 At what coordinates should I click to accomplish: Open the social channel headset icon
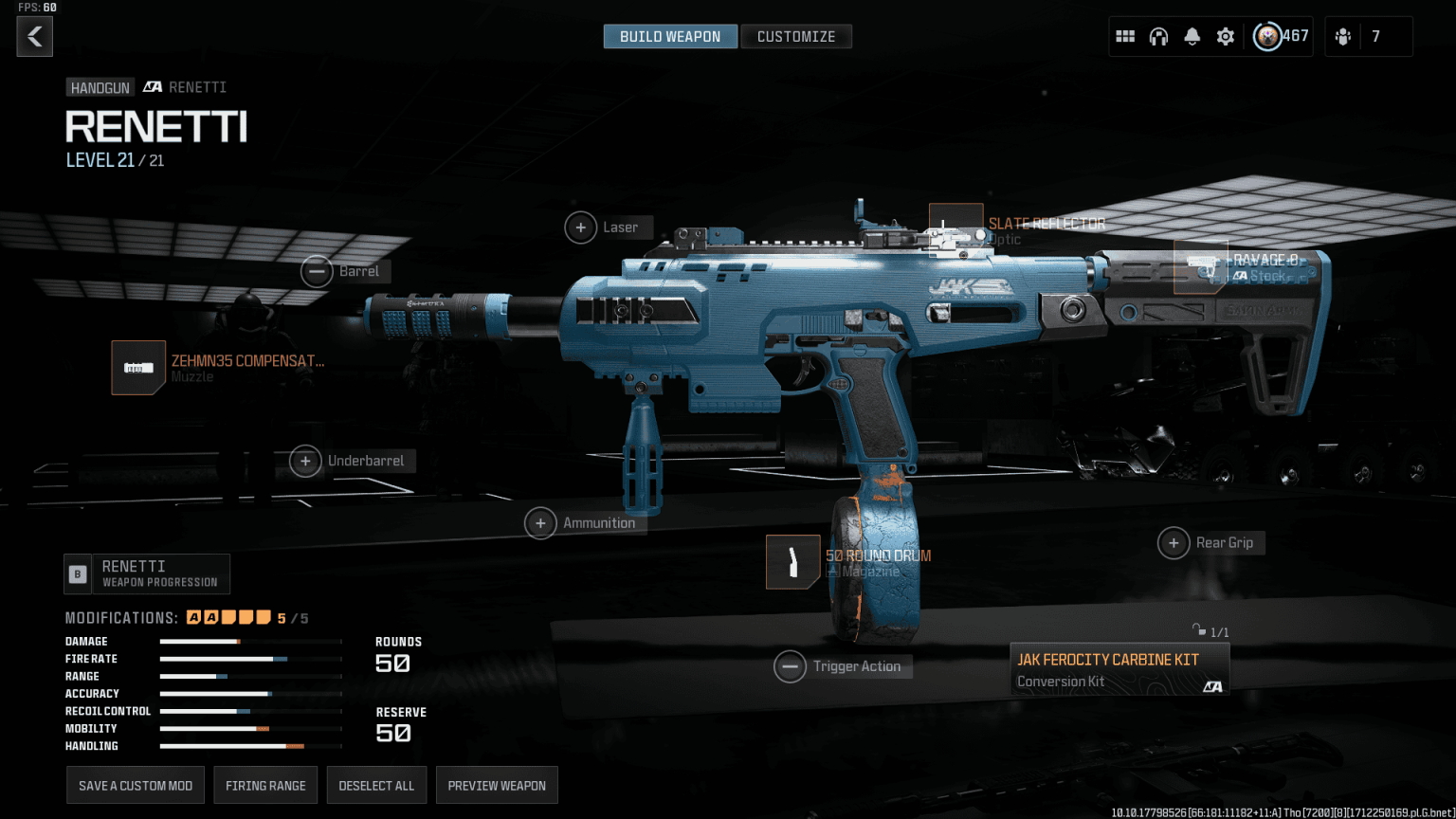click(x=1158, y=35)
